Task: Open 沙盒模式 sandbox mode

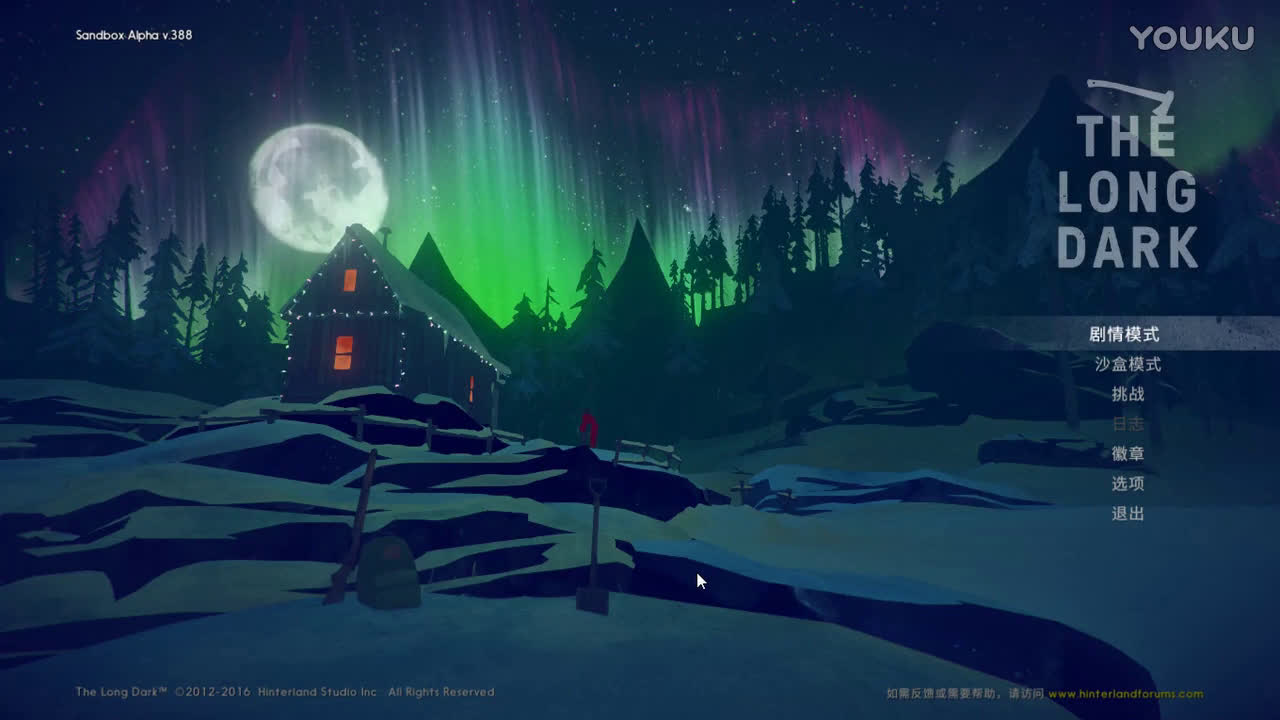Action: (x=1127, y=364)
